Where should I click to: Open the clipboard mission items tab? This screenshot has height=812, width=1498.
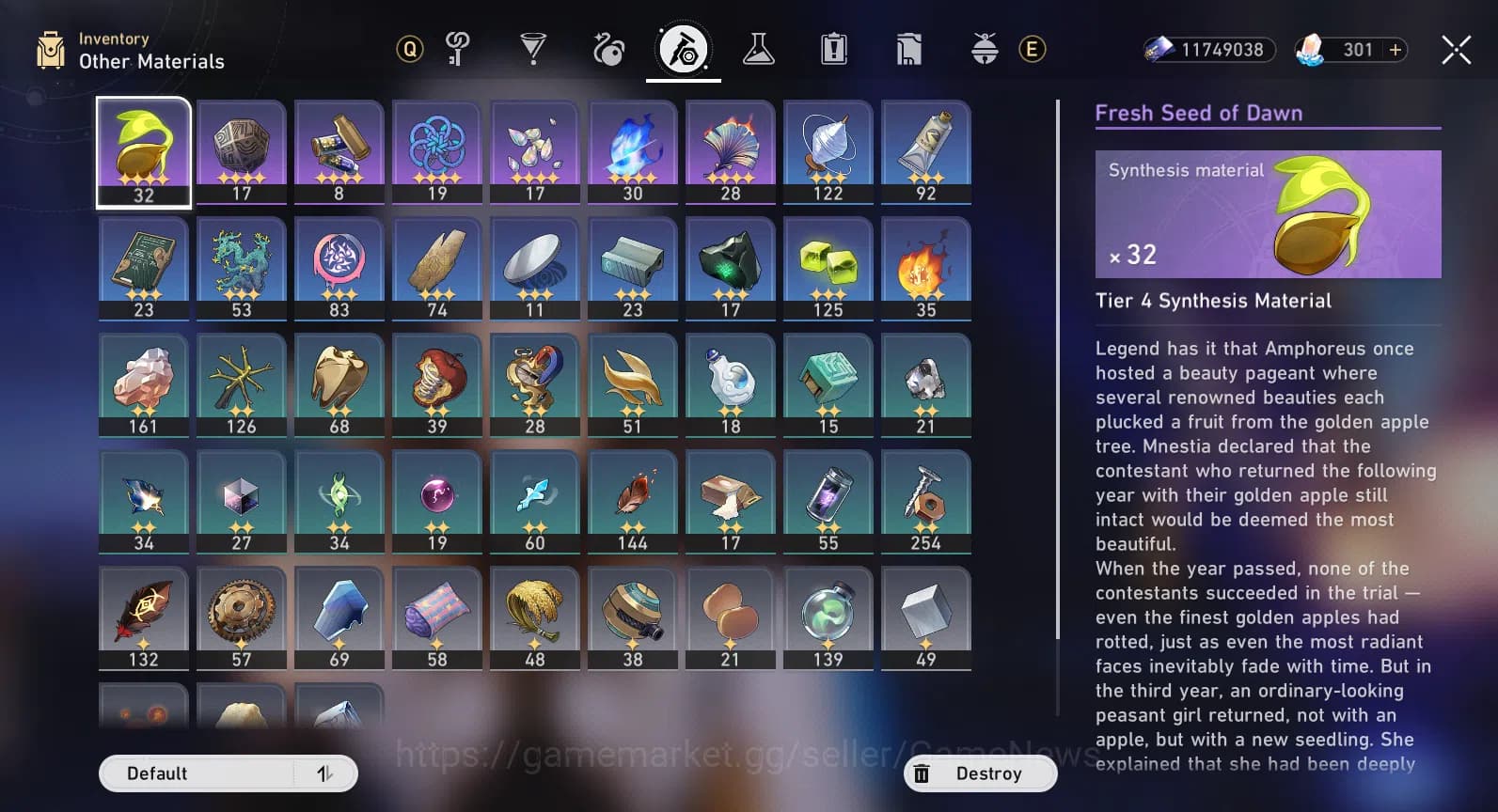pos(833,49)
